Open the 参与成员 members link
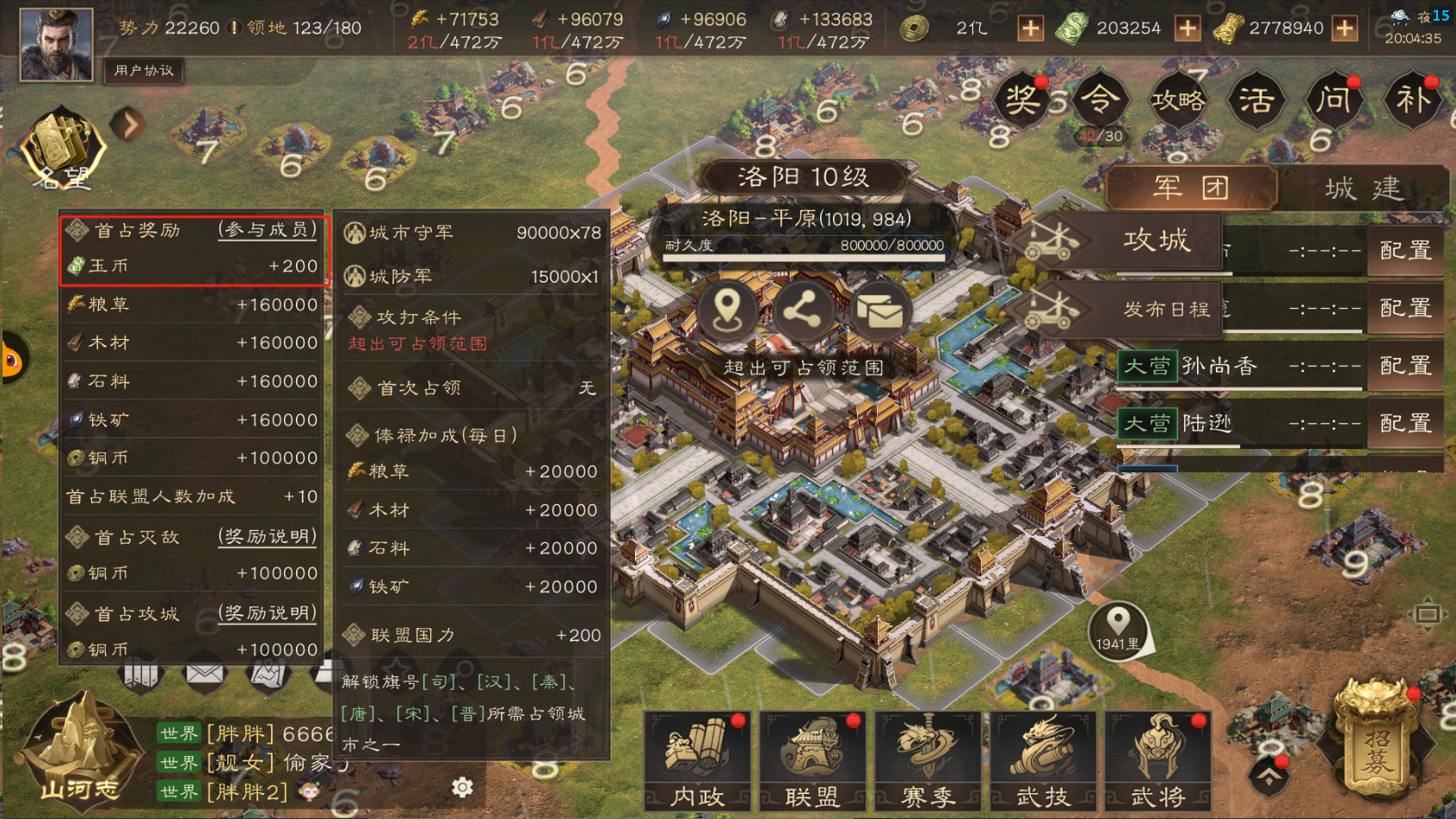This screenshot has height=819, width=1456. pos(267,230)
